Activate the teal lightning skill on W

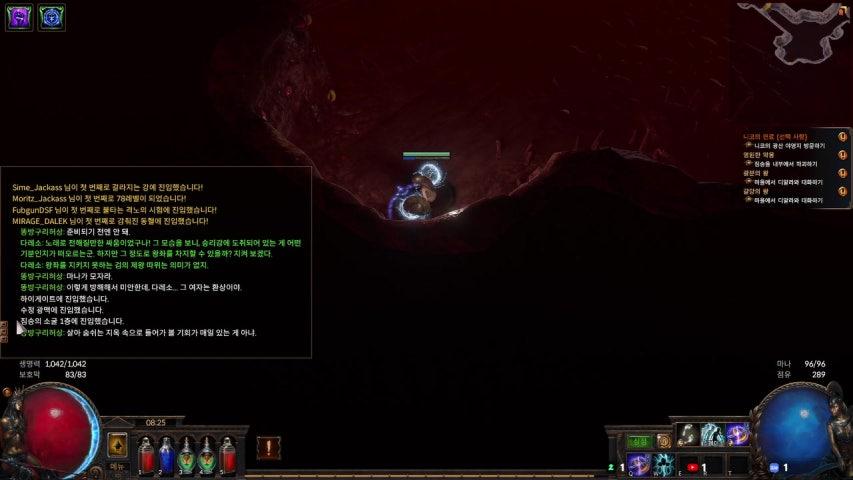click(x=663, y=464)
